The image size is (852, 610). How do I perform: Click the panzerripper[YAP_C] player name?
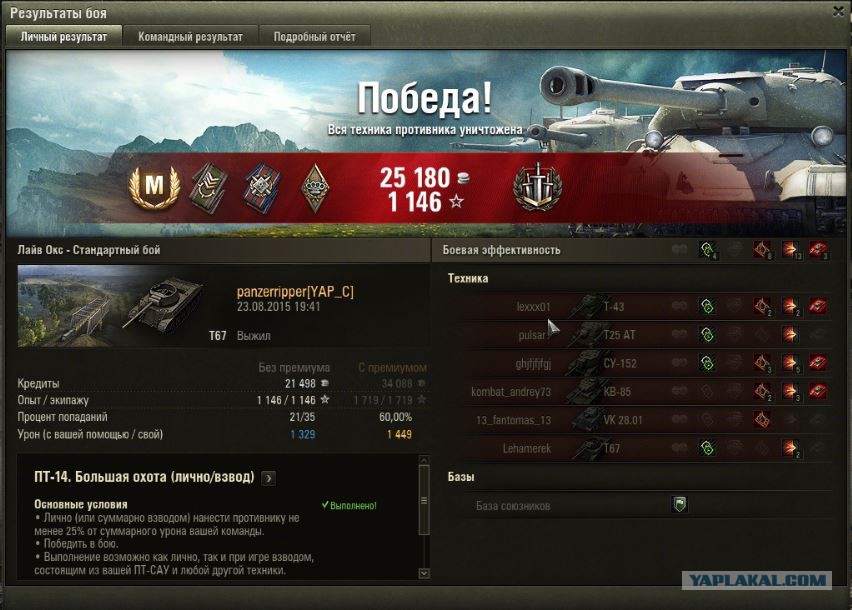295,291
